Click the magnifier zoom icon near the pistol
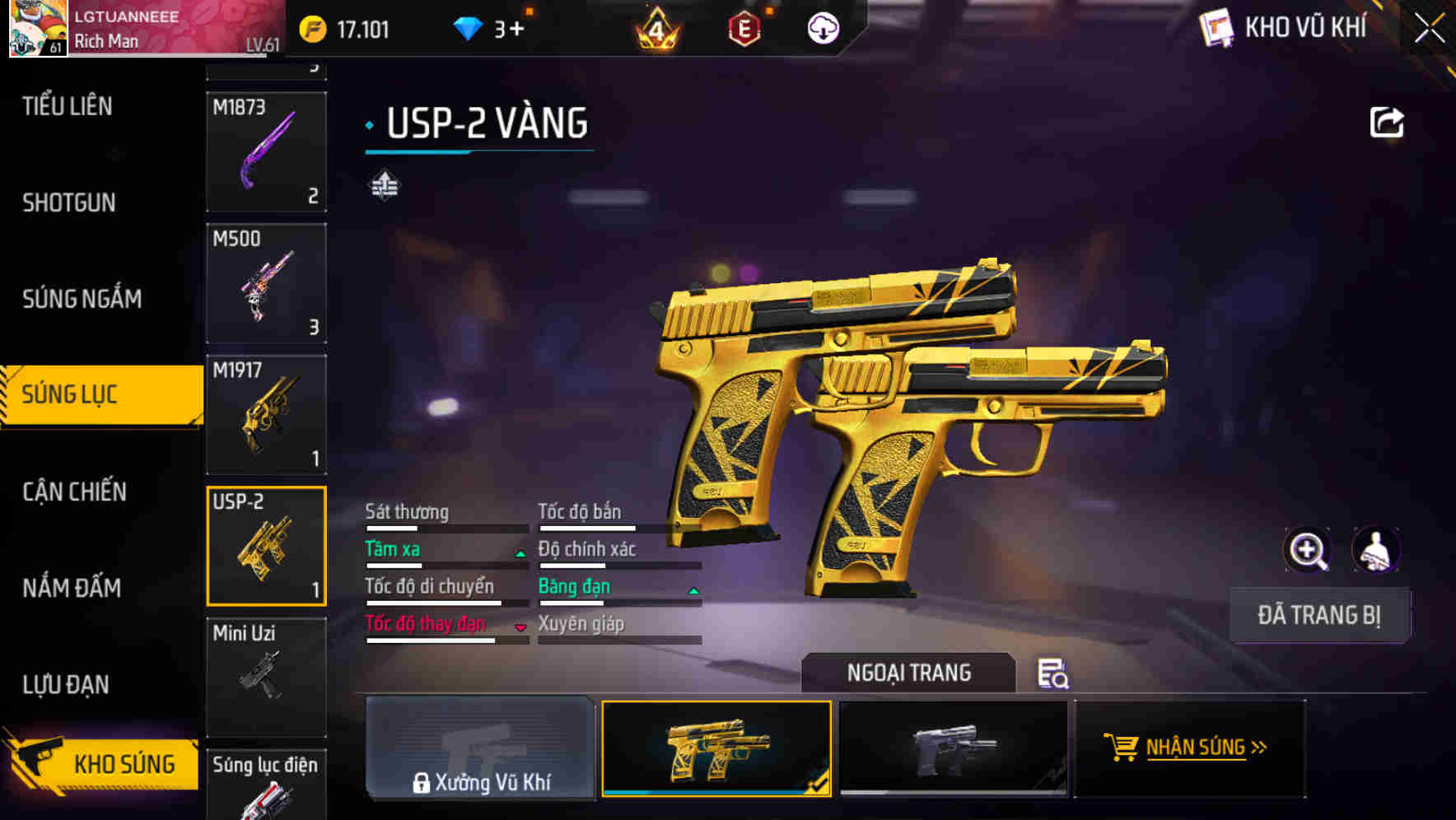This screenshot has width=1456, height=820. pyautogui.click(x=1308, y=549)
